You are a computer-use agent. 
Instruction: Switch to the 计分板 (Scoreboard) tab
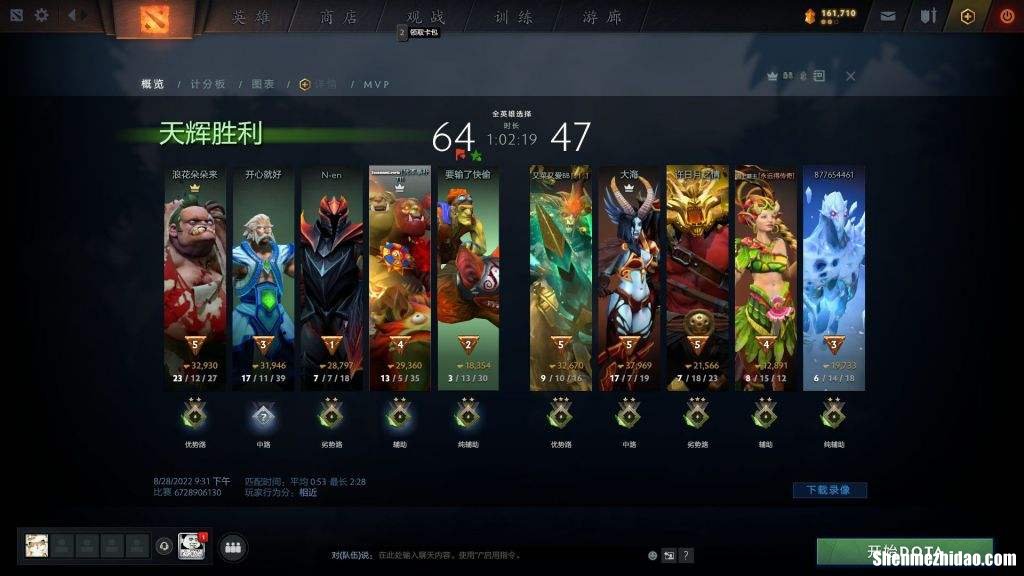pos(208,84)
